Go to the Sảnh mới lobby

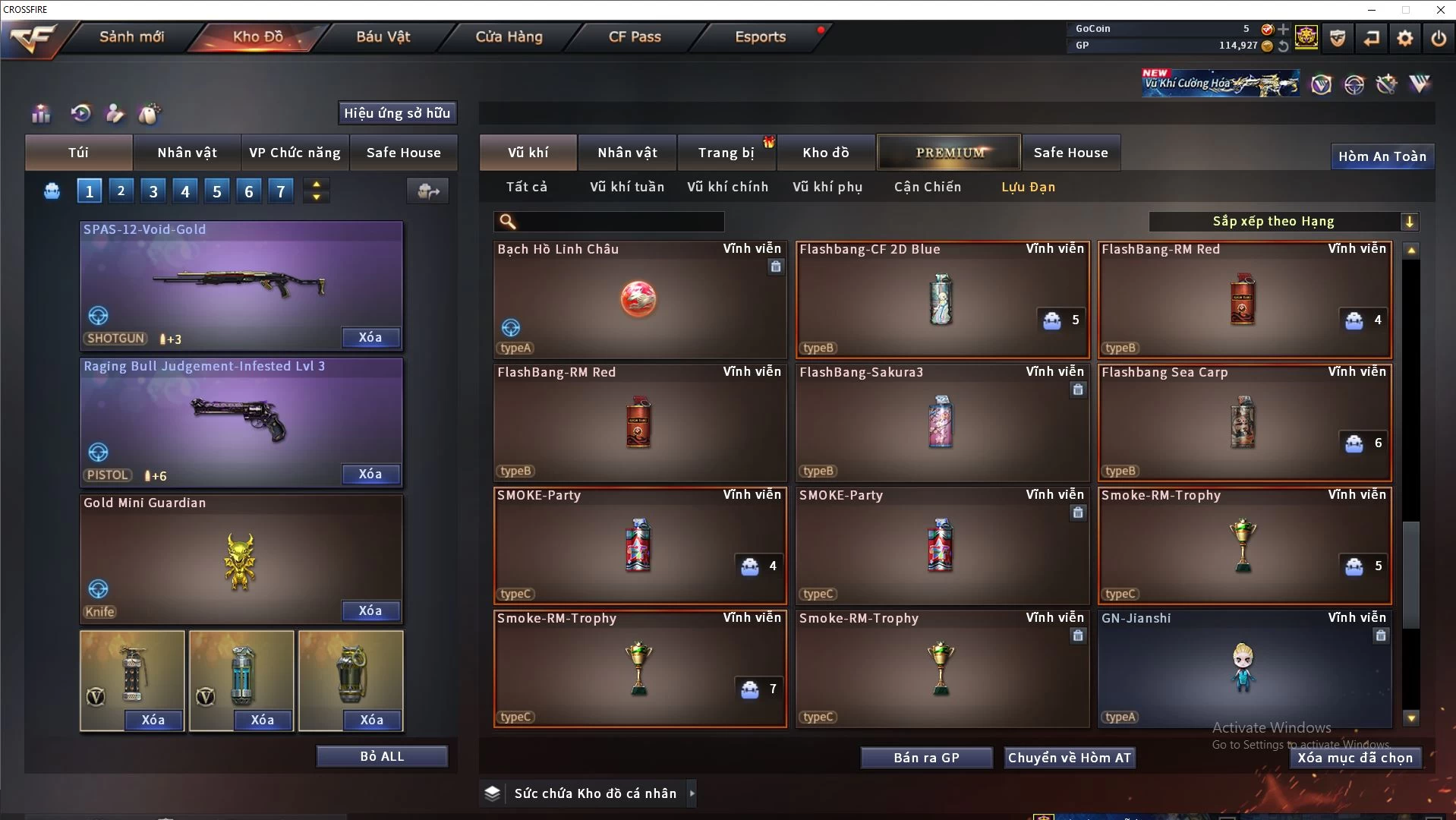[131, 36]
